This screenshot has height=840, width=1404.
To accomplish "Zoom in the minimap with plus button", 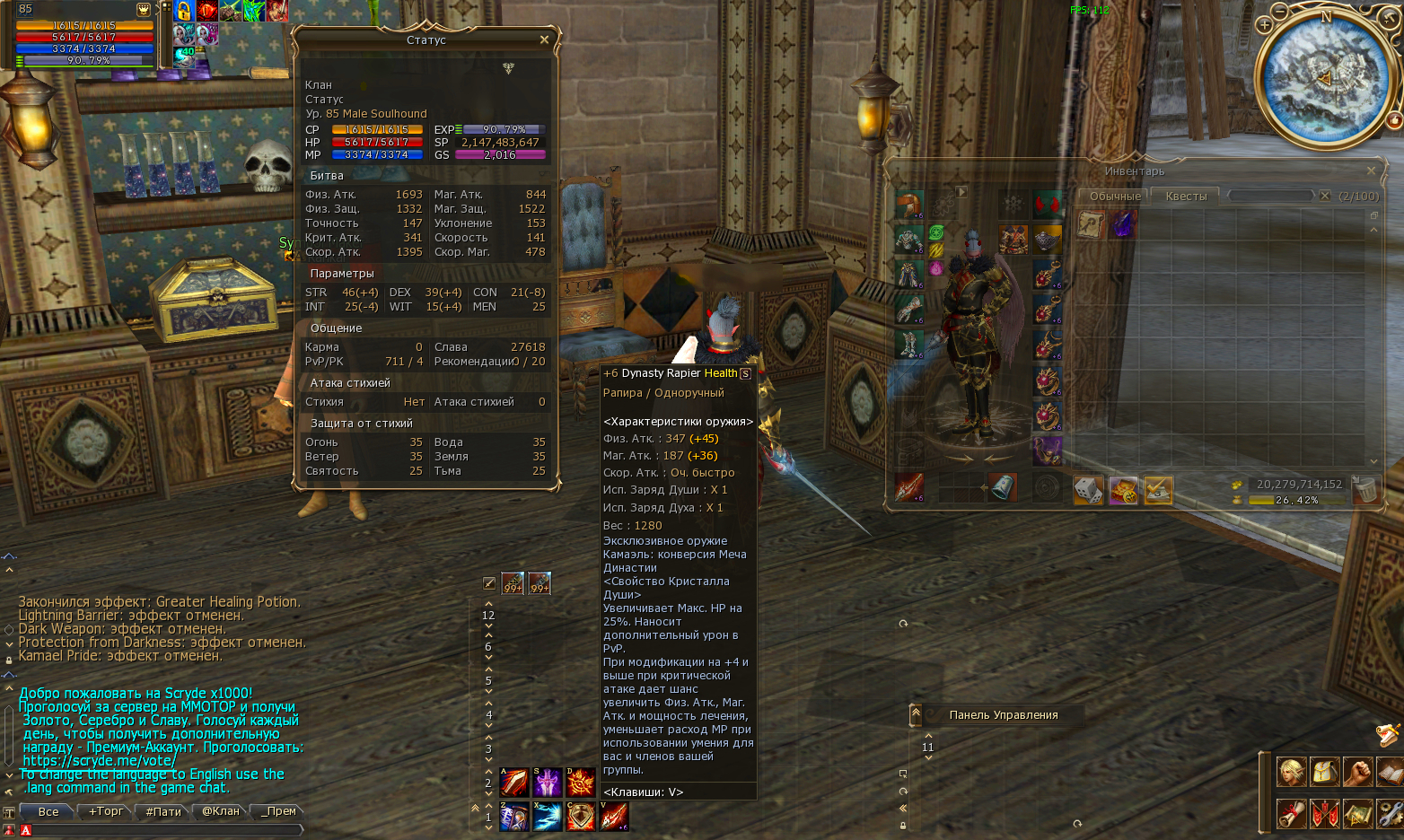I will pos(1264,25).
